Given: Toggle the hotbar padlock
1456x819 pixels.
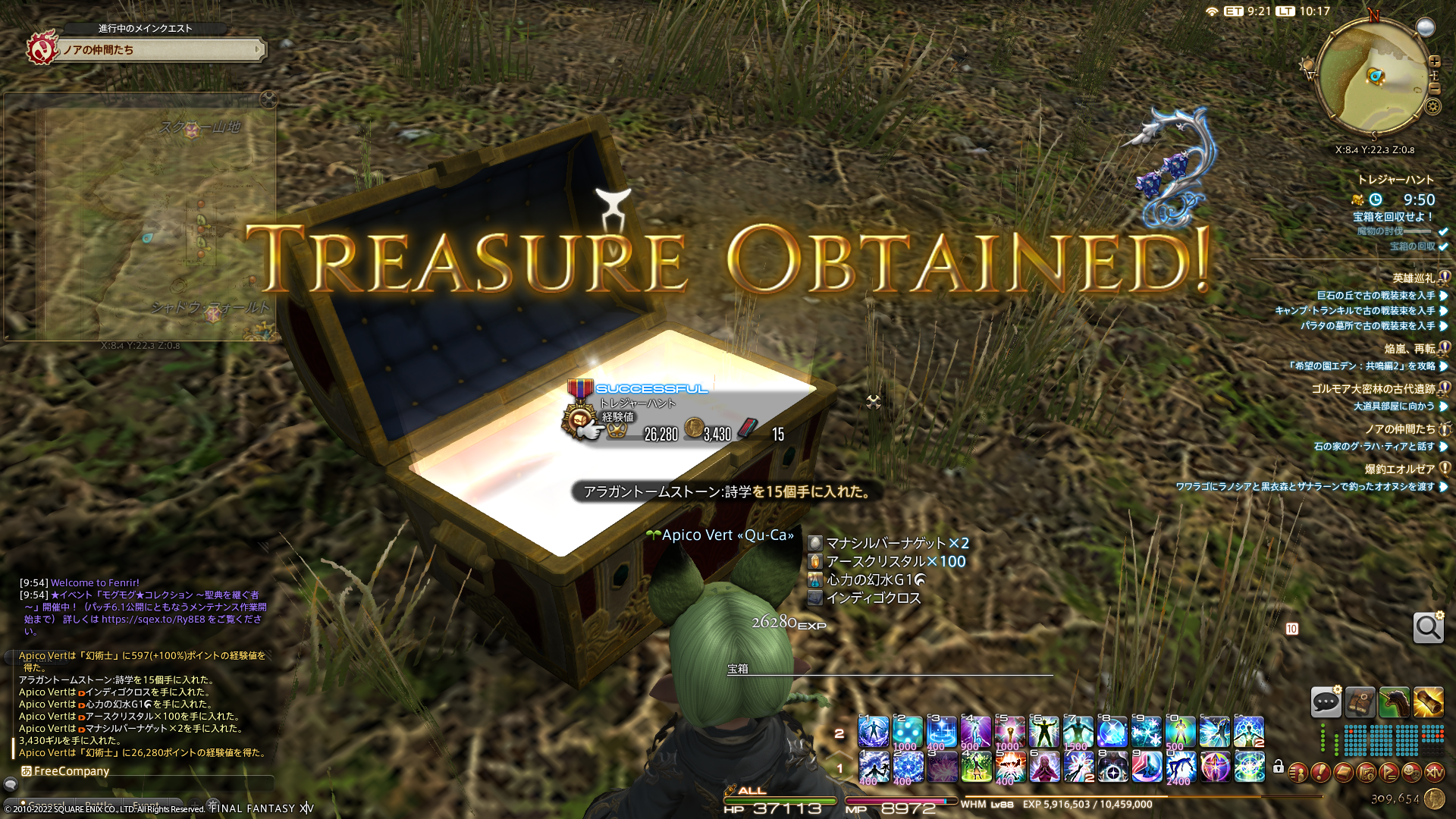Looking at the screenshot, I should pyautogui.click(x=1279, y=767).
